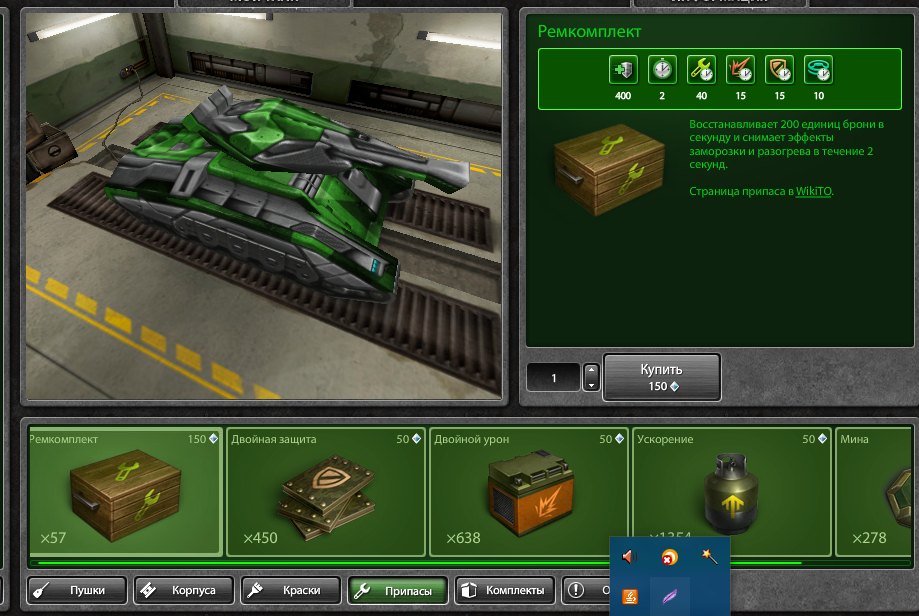Buy the repair kit for 150 crystals

[x=661, y=377]
